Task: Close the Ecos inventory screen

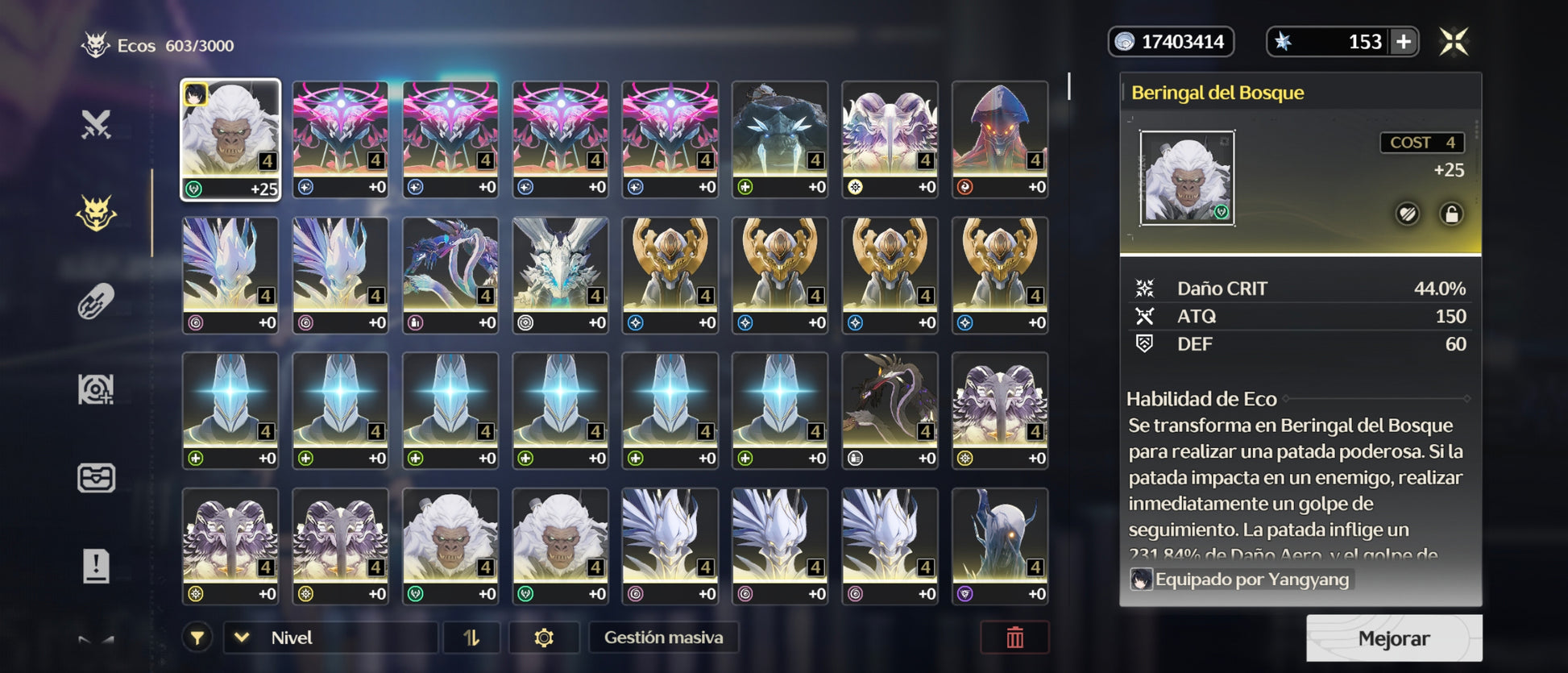Action: coord(1454,42)
